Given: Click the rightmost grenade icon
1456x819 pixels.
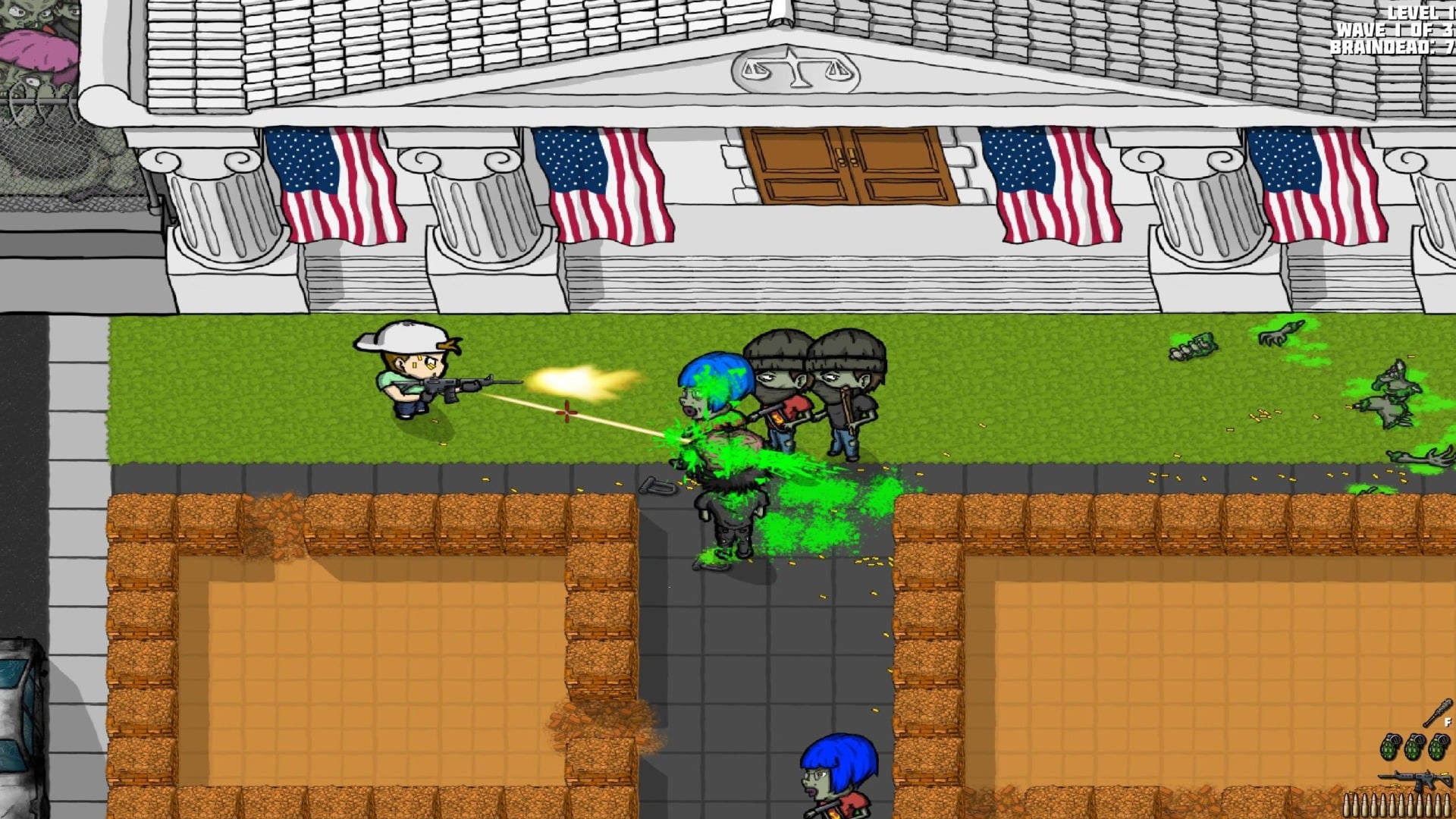Looking at the screenshot, I should tap(1438, 747).
